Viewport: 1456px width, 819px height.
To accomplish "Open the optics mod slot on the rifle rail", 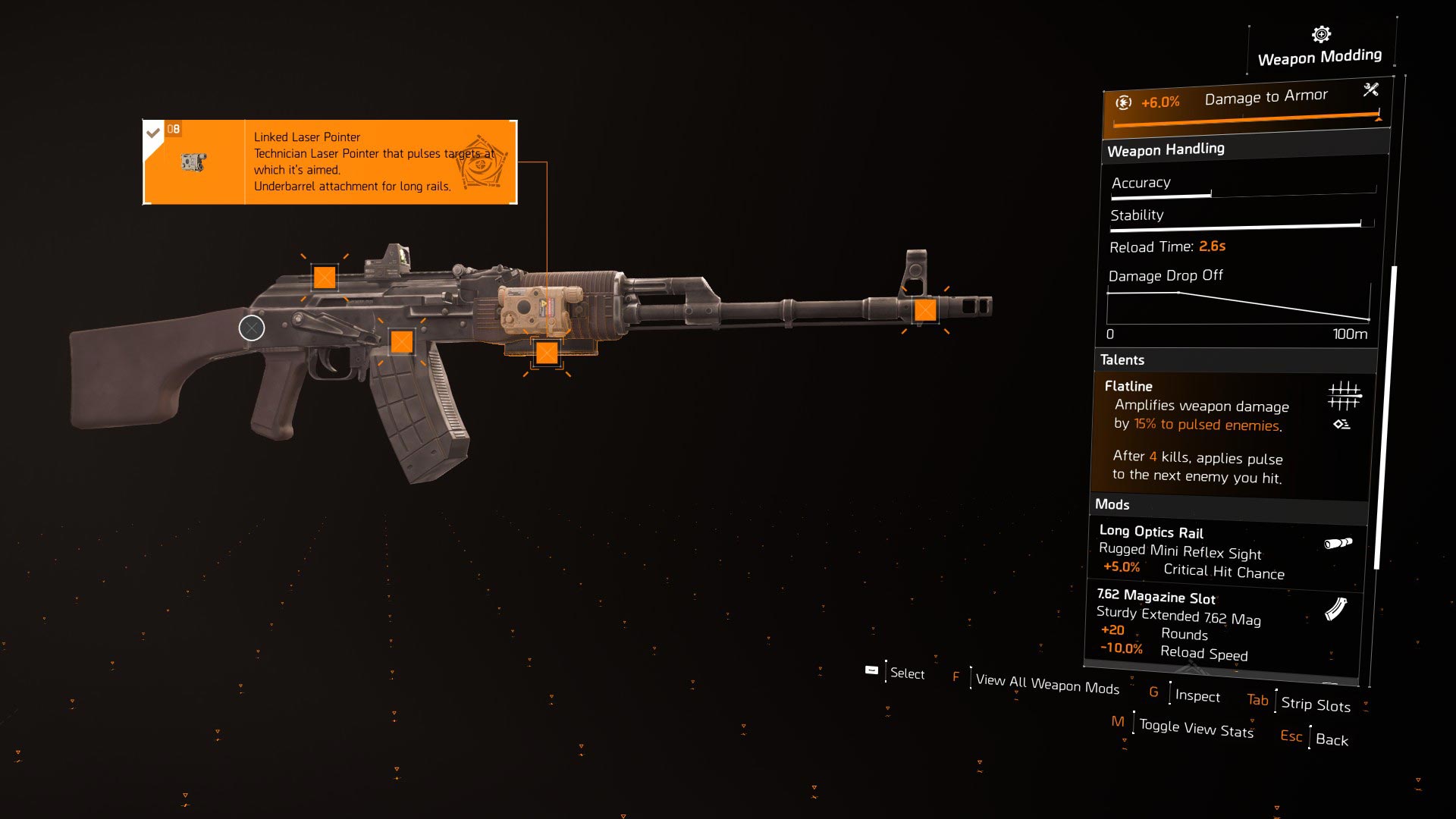I will point(325,277).
